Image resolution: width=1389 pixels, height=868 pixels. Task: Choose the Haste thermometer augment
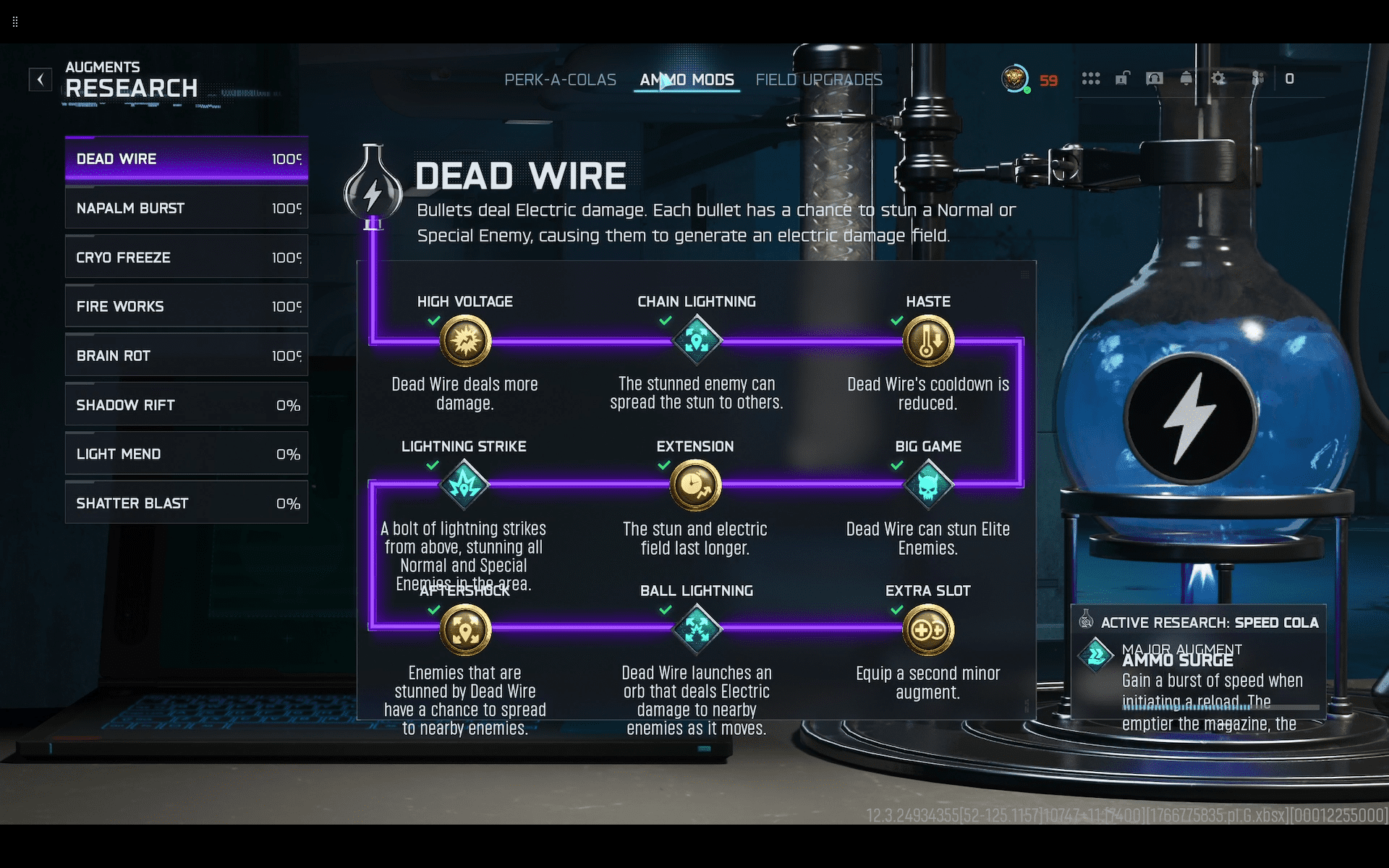coord(928,341)
